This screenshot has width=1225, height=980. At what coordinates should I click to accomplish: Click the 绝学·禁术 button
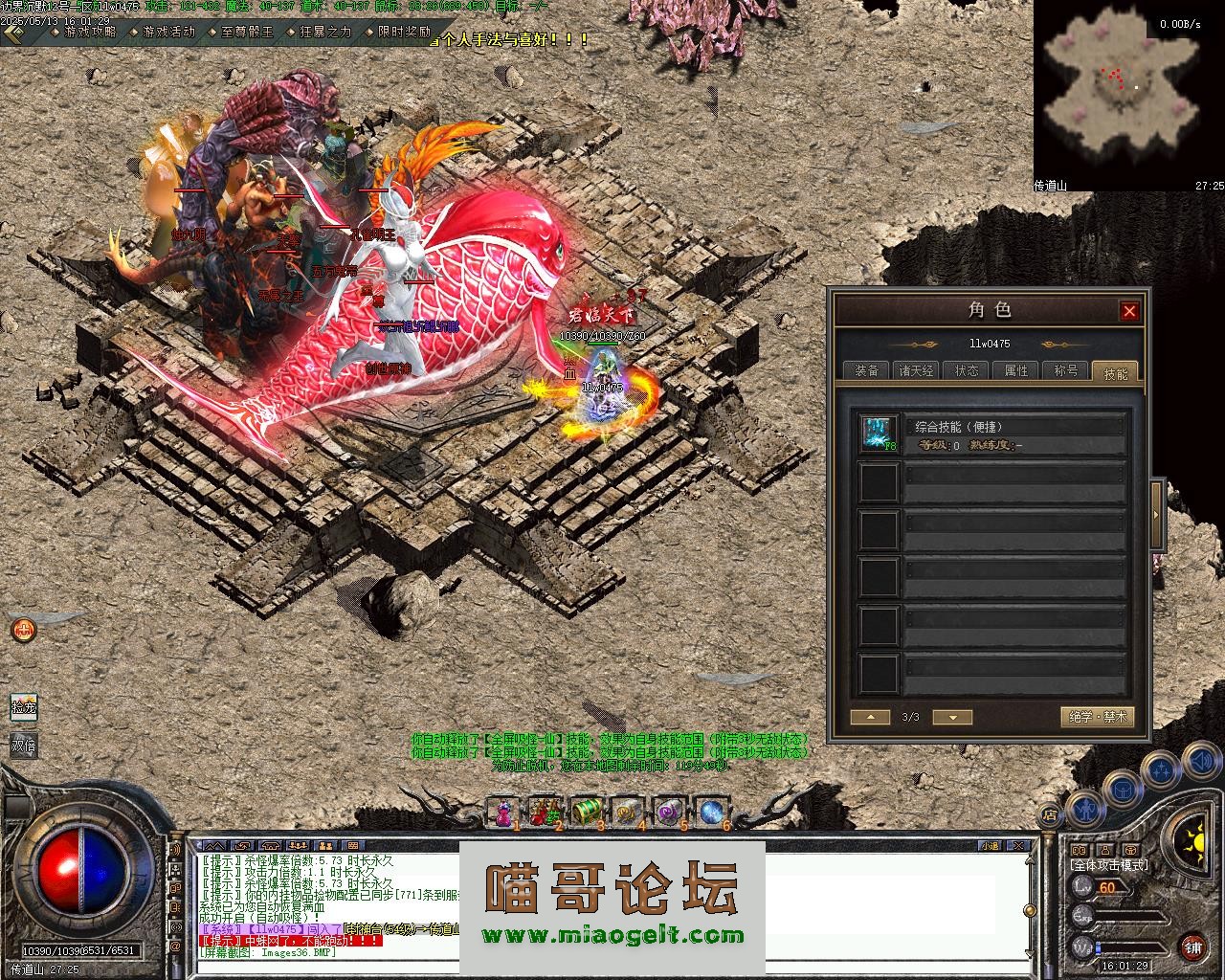click(1097, 717)
